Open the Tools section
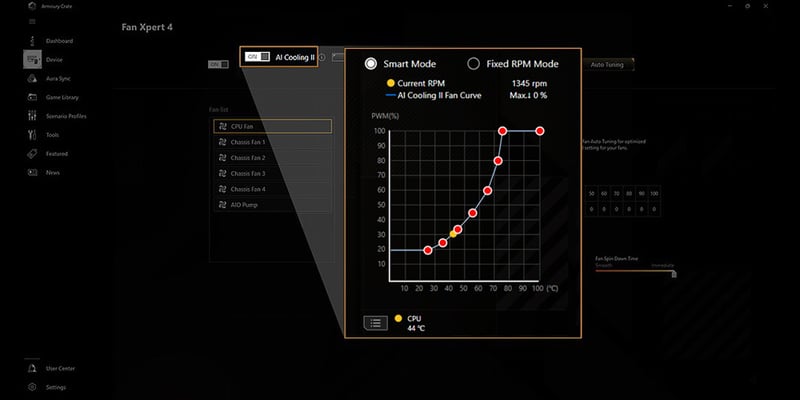Viewport: 800px width, 400px height. click(x=52, y=135)
